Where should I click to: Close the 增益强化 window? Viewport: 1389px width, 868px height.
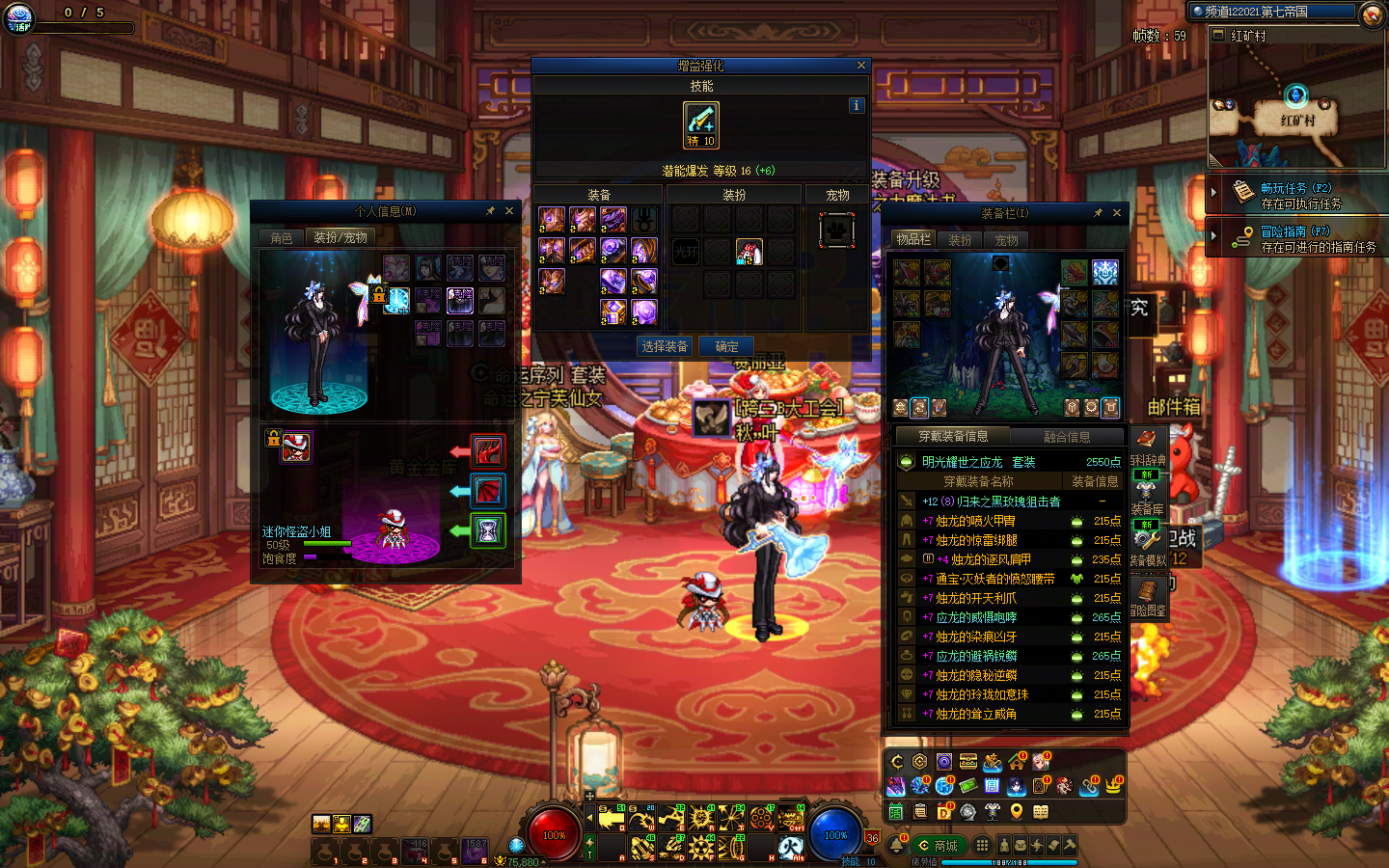click(860, 66)
